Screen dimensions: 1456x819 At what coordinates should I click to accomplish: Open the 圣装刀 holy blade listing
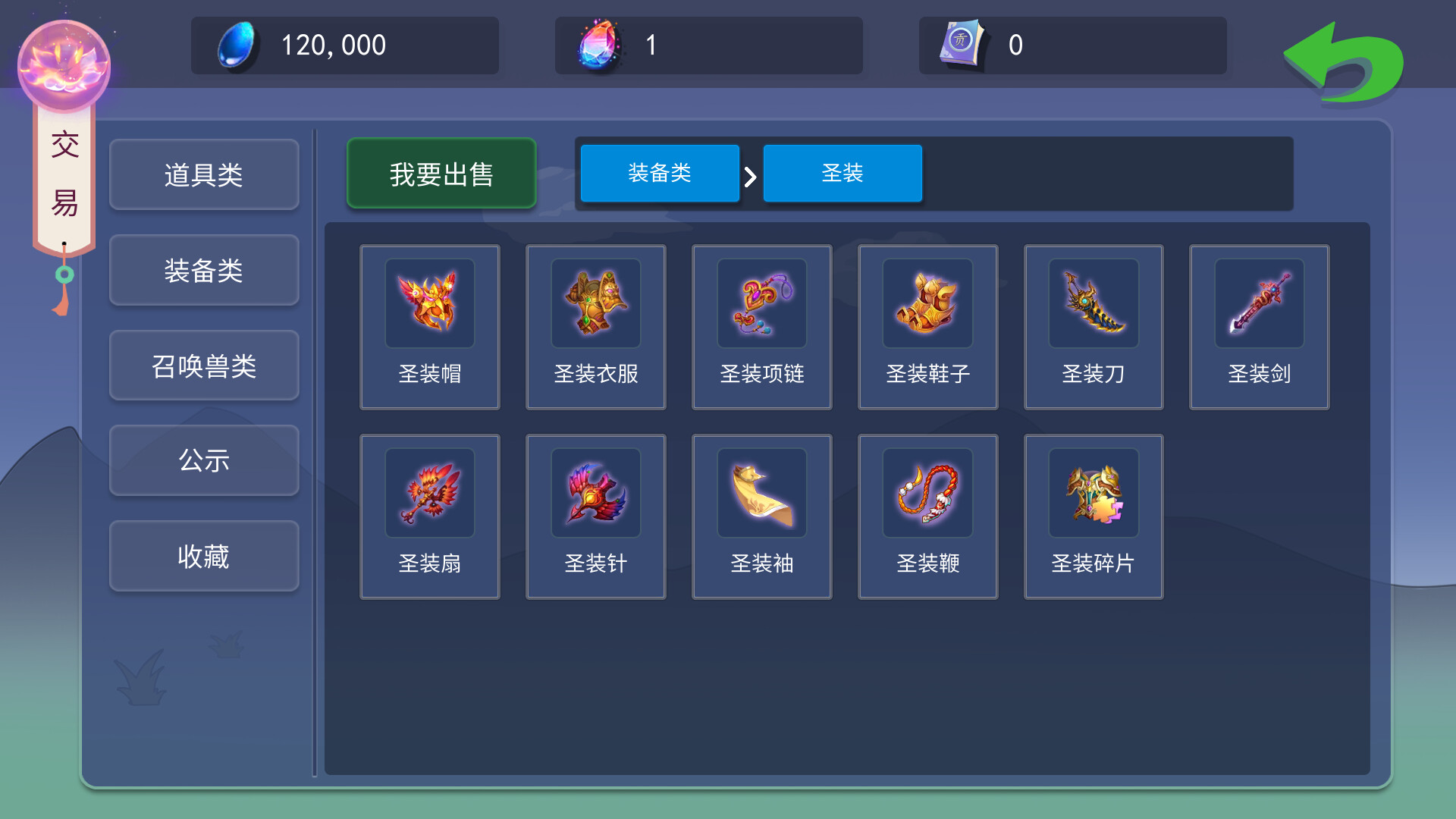pyautogui.click(x=1093, y=326)
